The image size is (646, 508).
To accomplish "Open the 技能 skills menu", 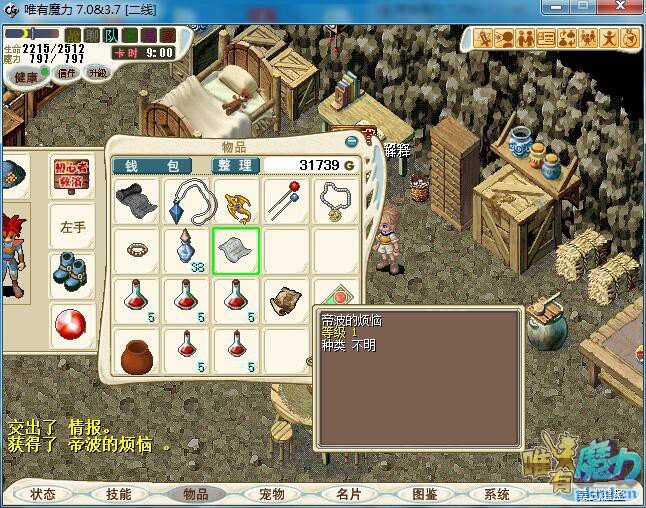I will 118,494.
